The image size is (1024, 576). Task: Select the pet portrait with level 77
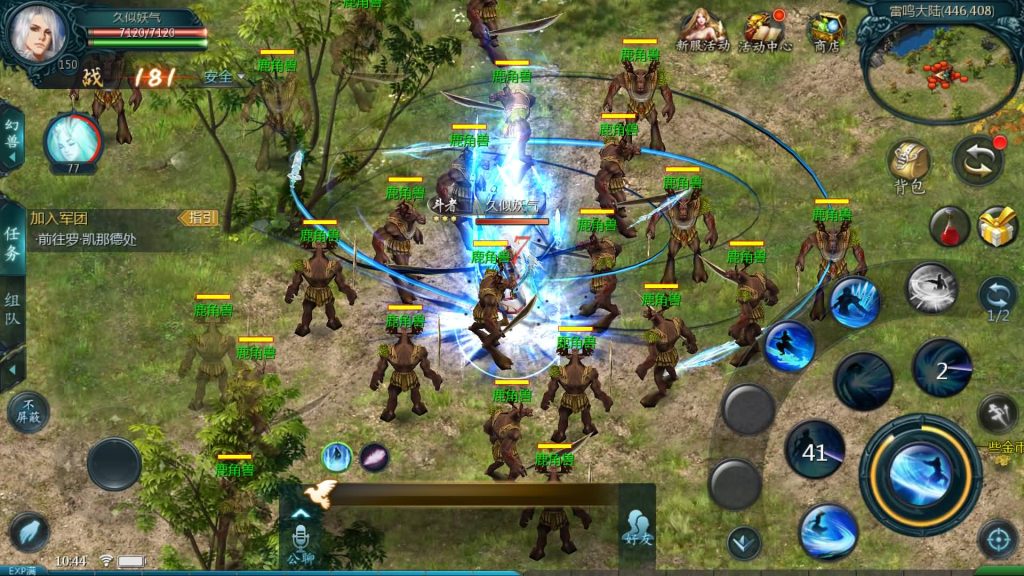(x=72, y=140)
